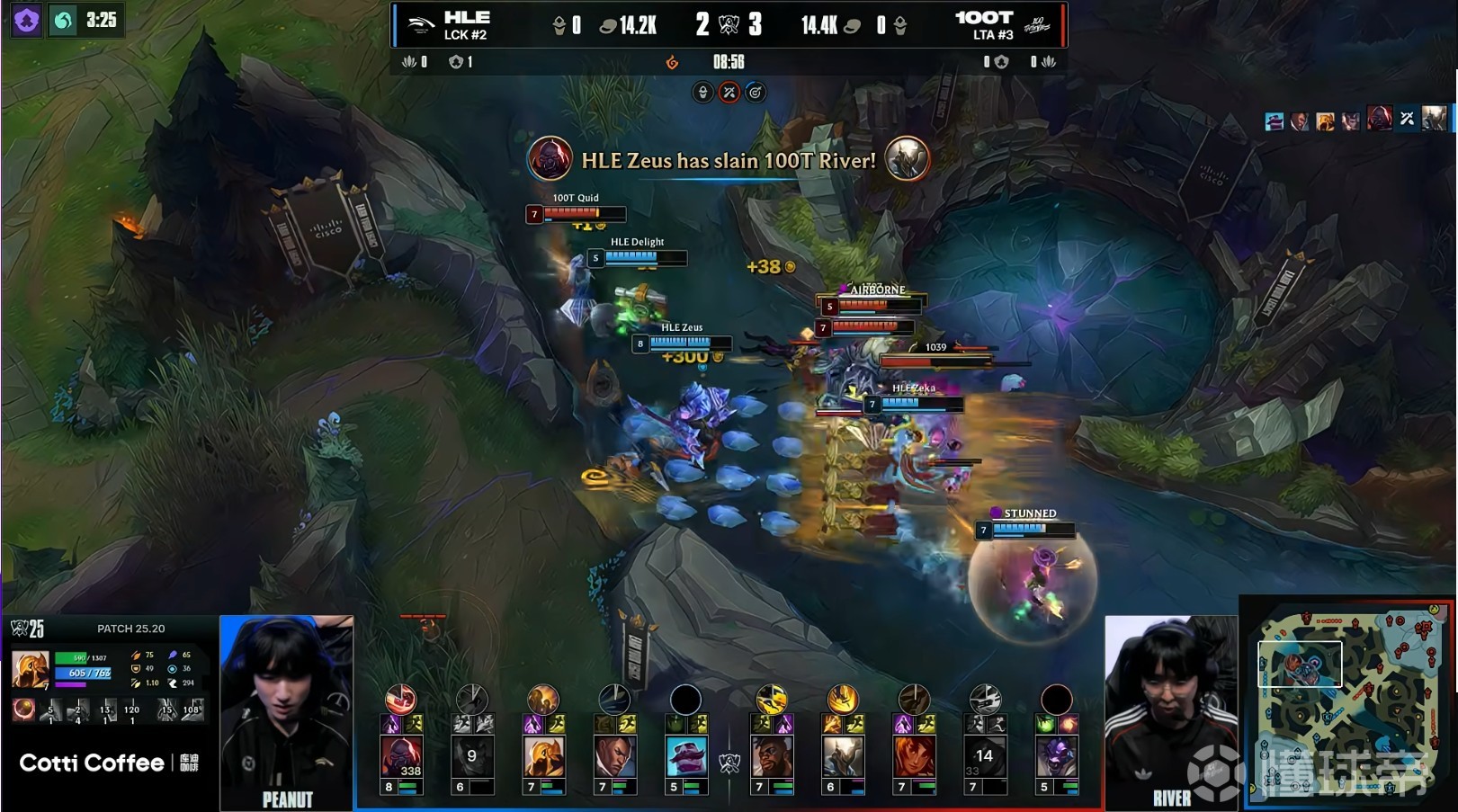Choose the orange-haired champion portrait
The image size is (1458, 812).
pyautogui.click(x=914, y=757)
